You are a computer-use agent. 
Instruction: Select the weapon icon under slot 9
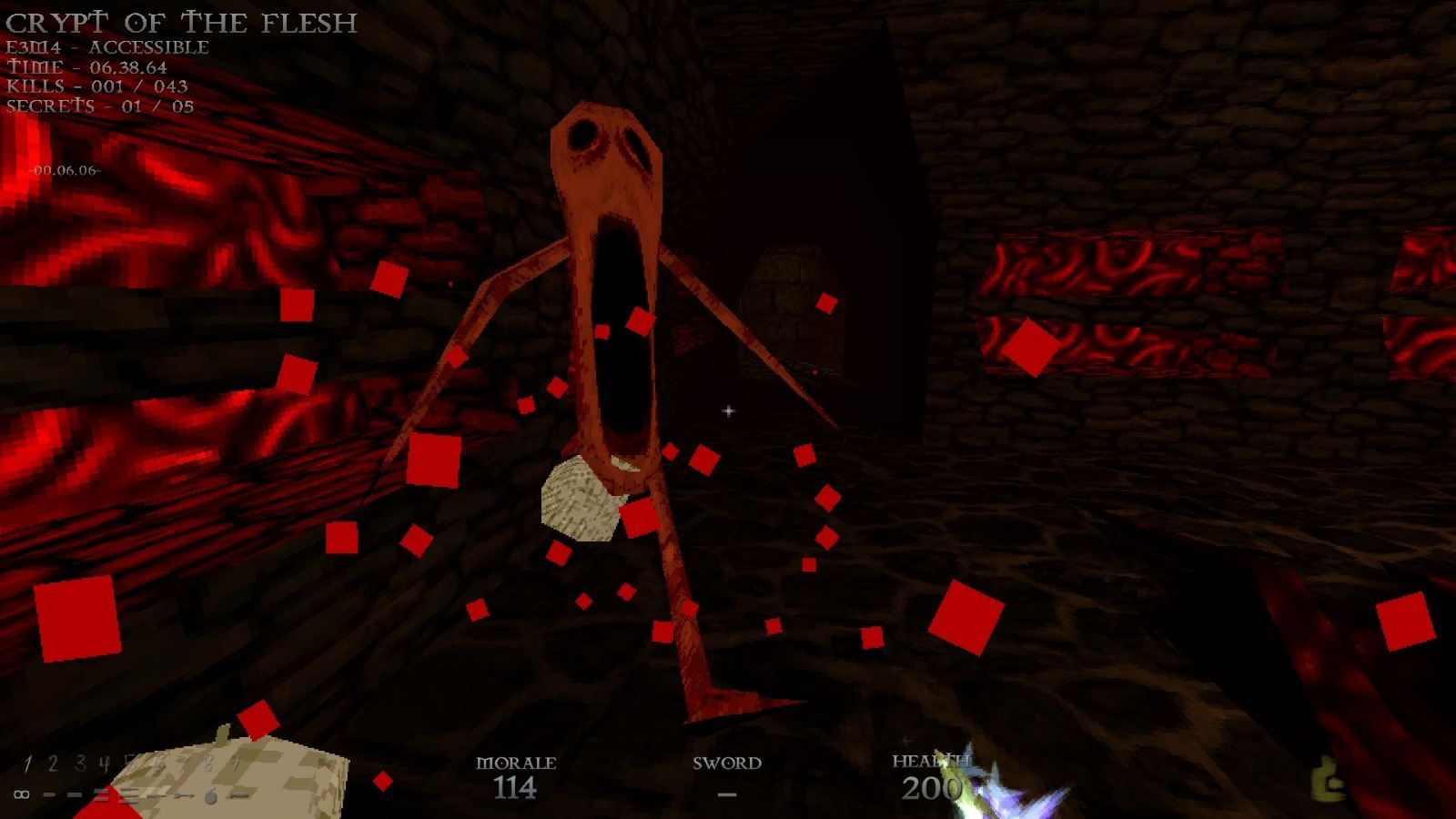pyautogui.click(x=237, y=794)
